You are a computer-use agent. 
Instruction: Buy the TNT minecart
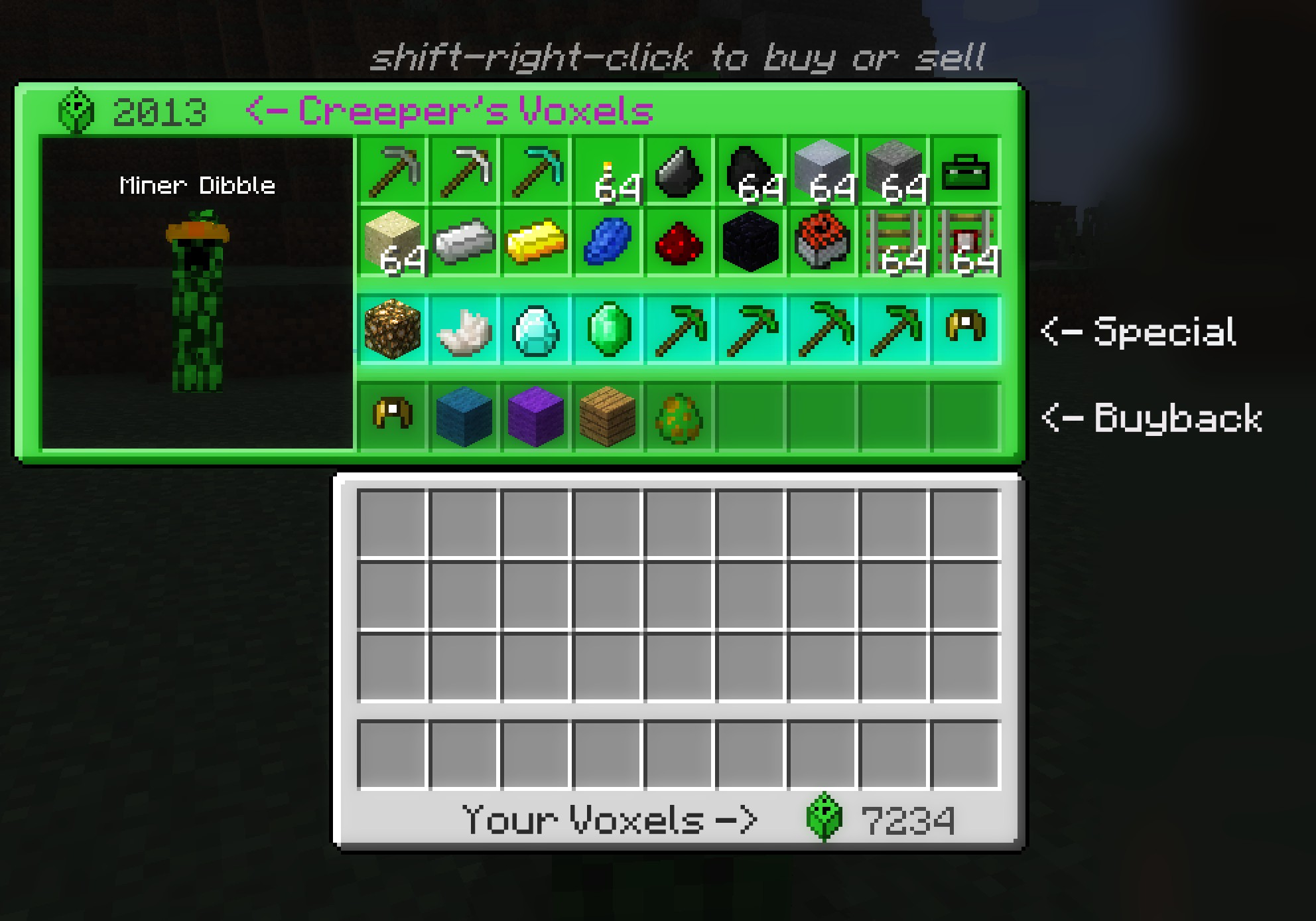(x=822, y=242)
